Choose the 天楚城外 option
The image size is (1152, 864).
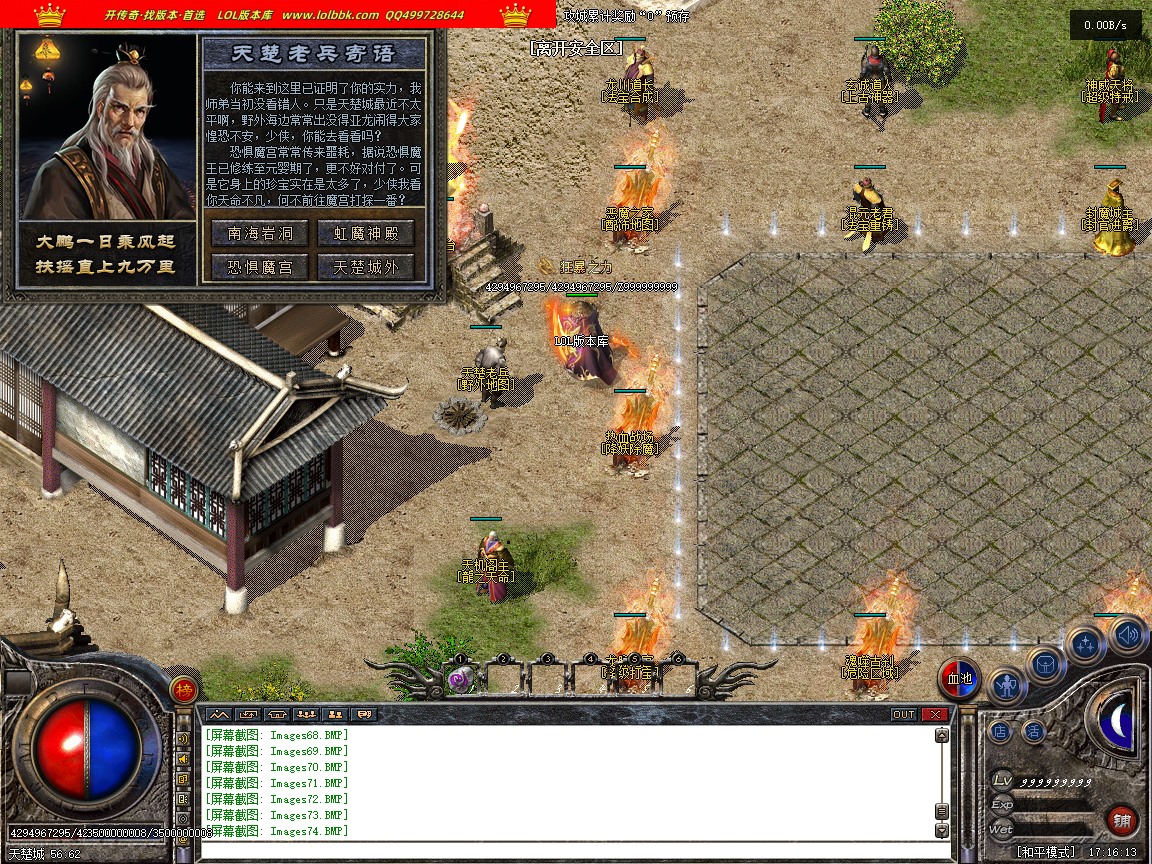tap(365, 267)
